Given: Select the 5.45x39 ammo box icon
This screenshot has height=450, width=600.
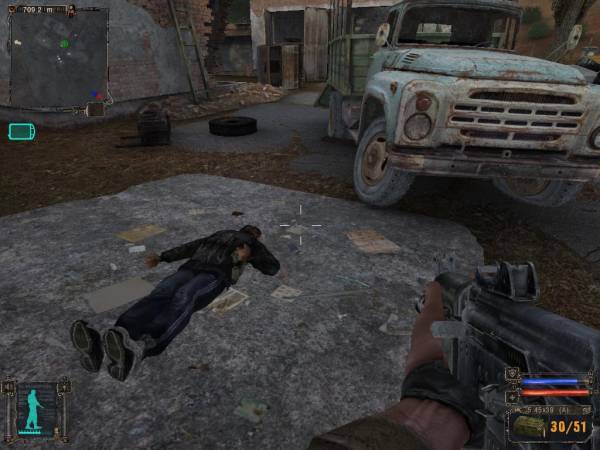Looking at the screenshot, I should coord(527,427).
